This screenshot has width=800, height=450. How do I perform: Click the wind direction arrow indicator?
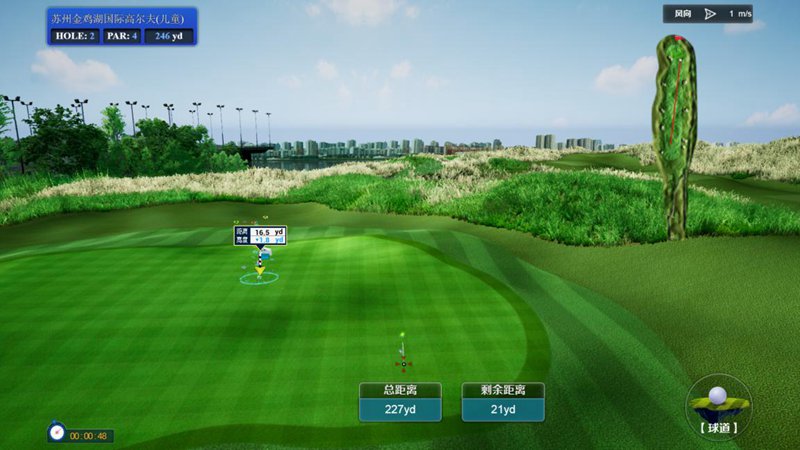point(710,14)
